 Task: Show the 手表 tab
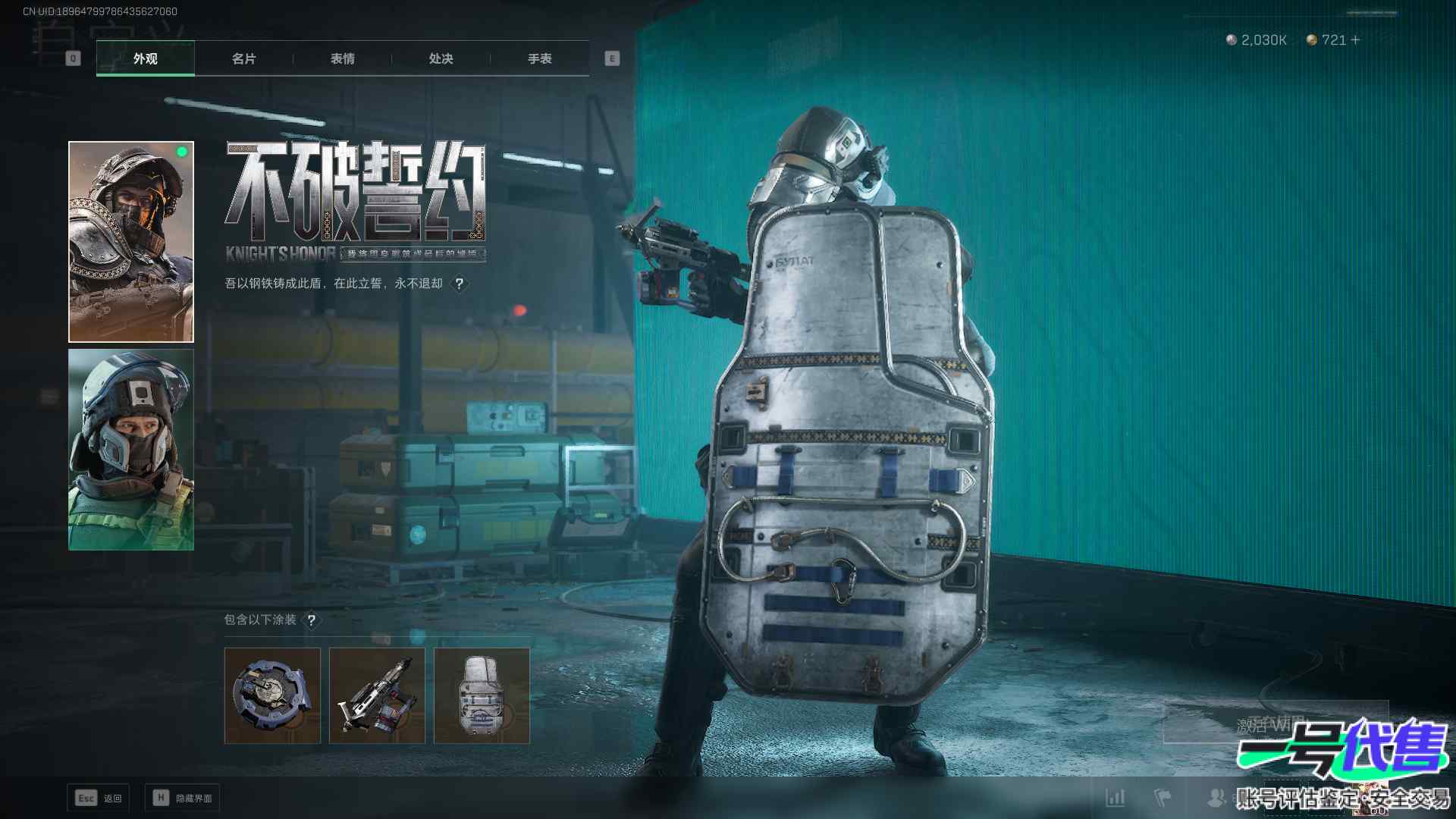539,58
